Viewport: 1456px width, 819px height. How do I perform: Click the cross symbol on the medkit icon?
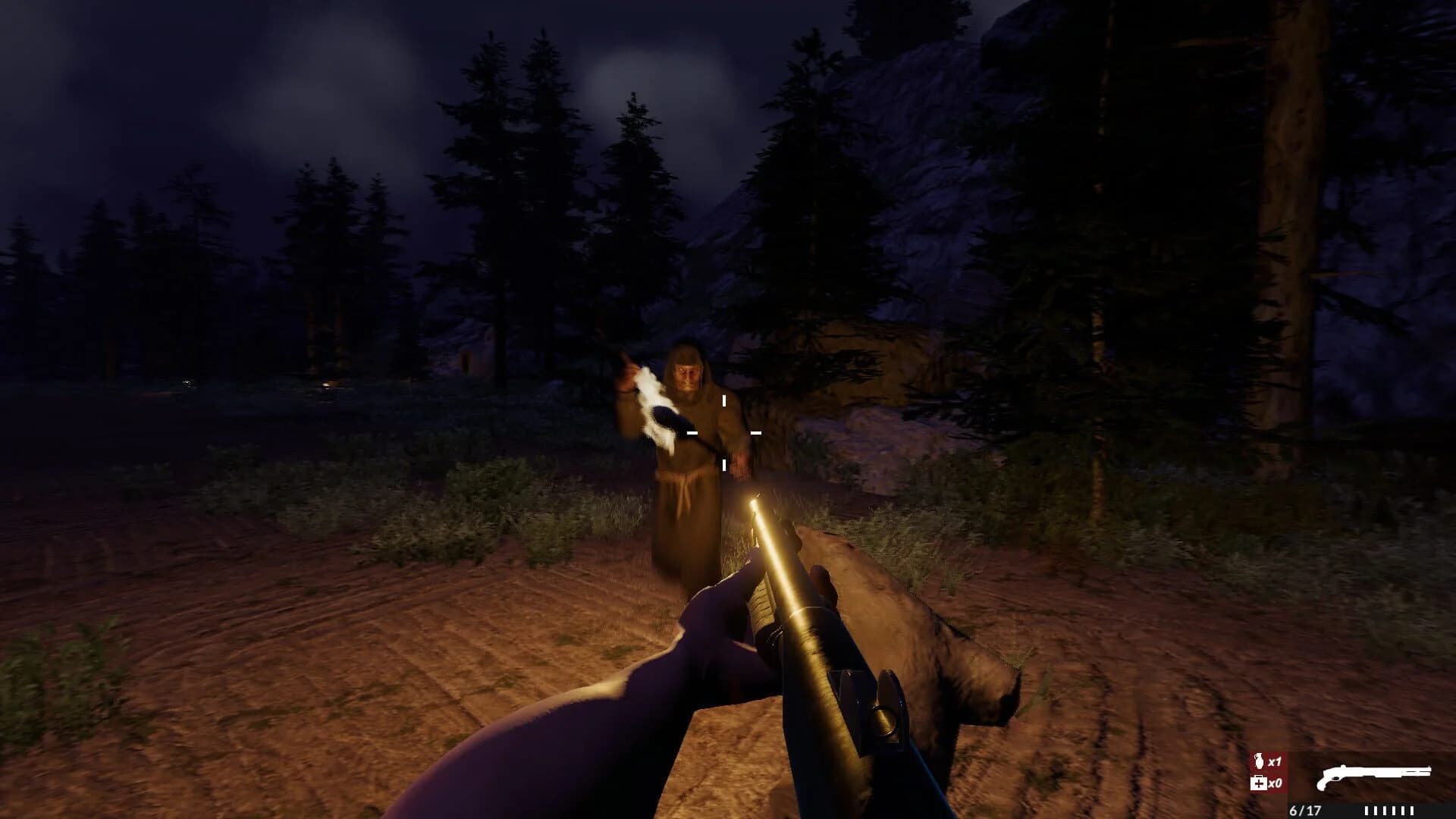tap(1260, 784)
